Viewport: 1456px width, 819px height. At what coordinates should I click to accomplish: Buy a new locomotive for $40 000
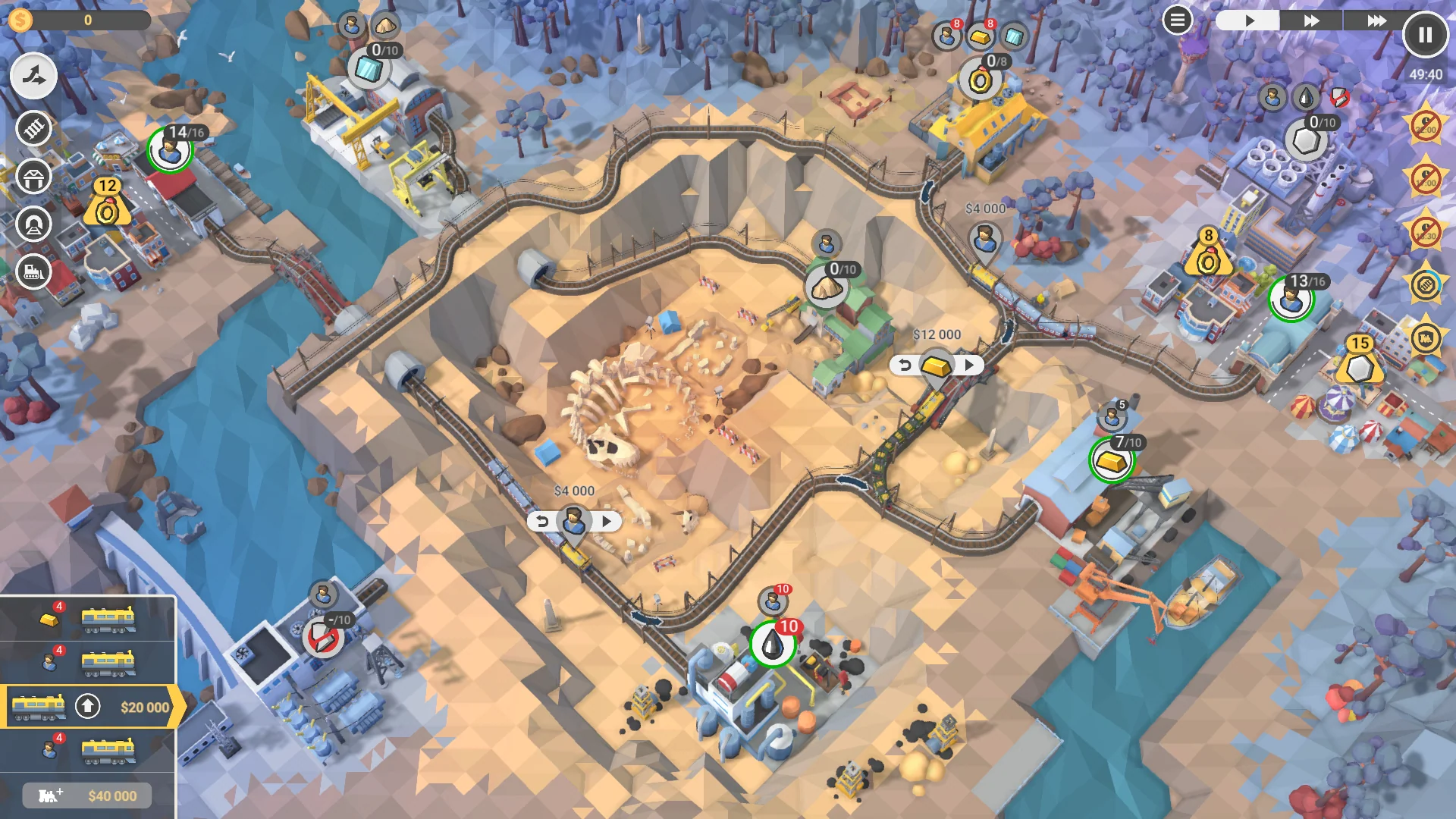point(87,795)
